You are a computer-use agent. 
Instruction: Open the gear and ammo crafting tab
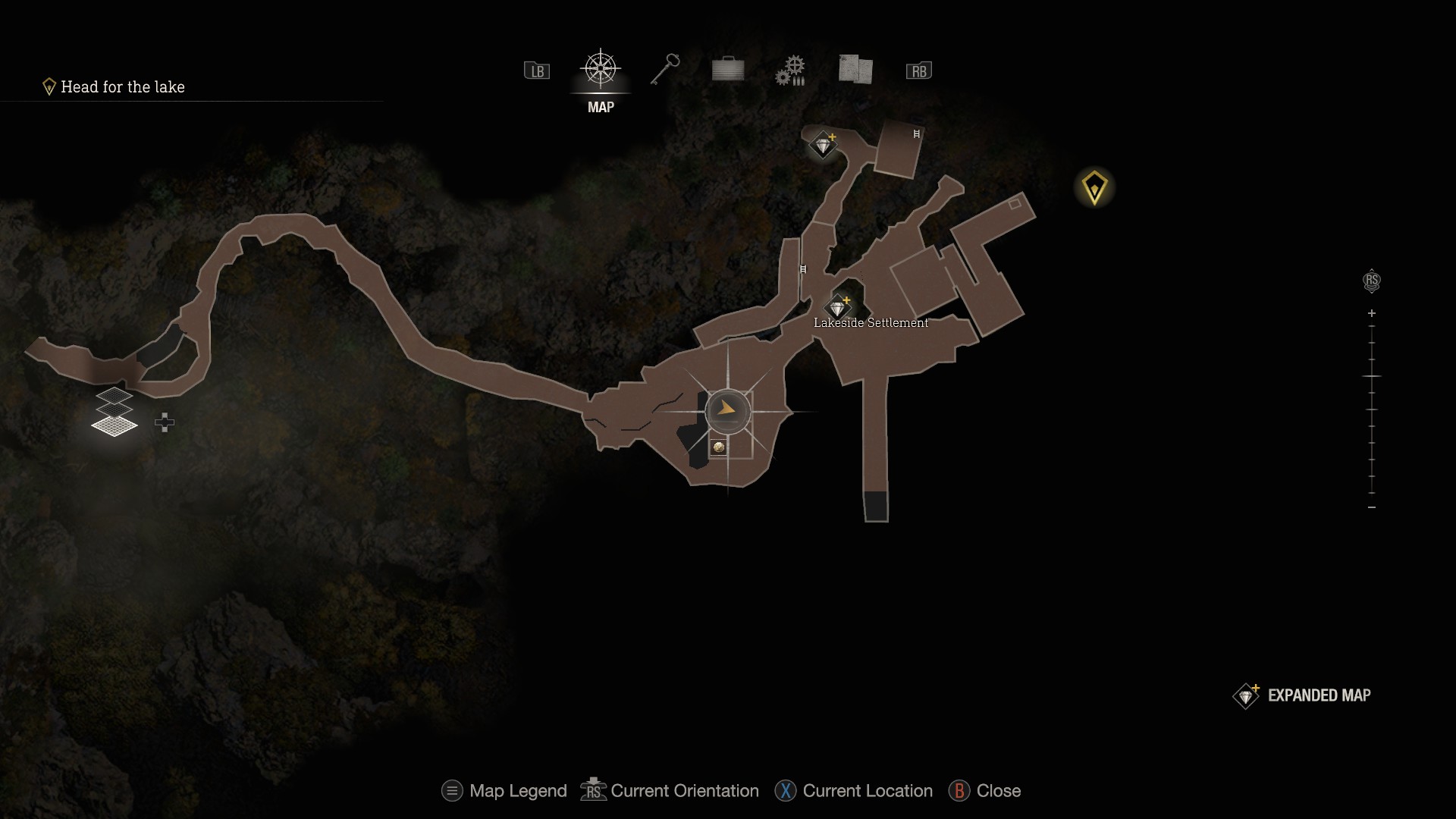(790, 71)
